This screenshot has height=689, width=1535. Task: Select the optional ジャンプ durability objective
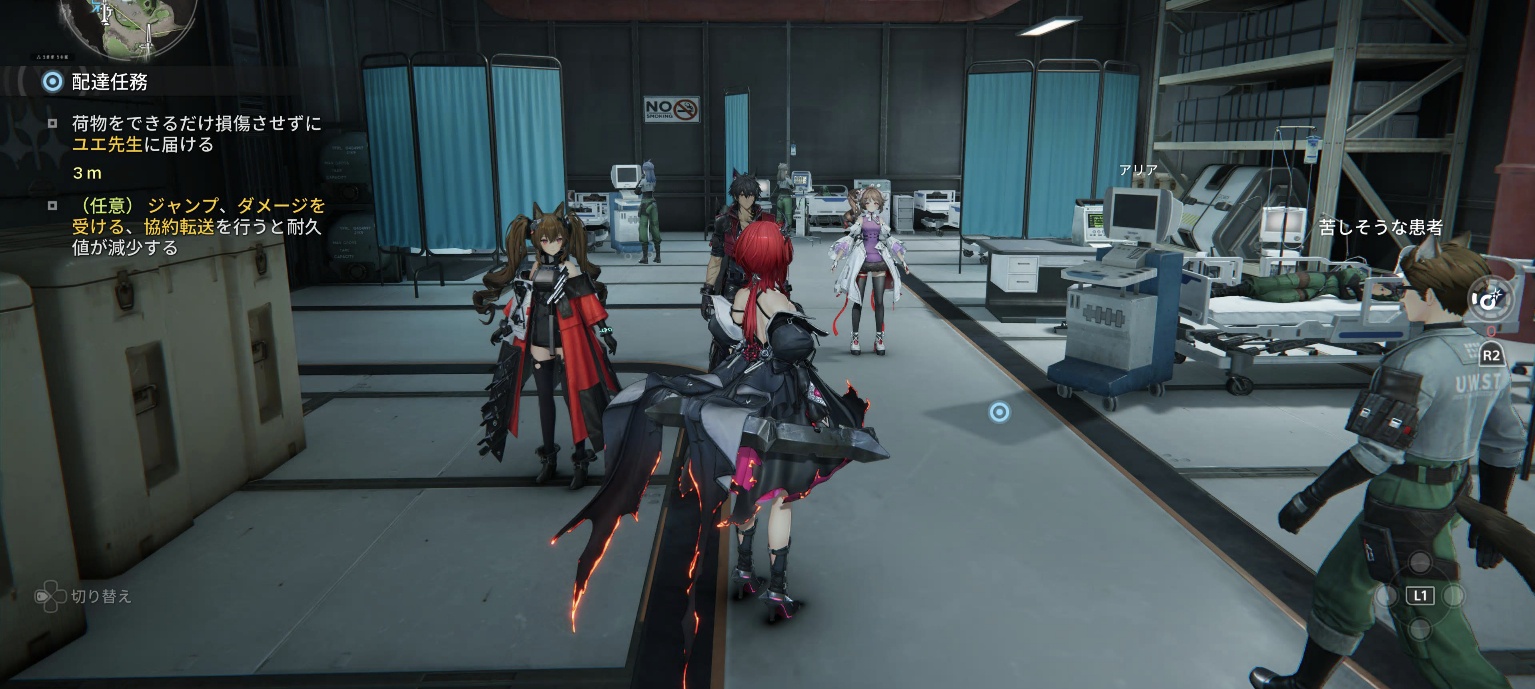[199, 226]
